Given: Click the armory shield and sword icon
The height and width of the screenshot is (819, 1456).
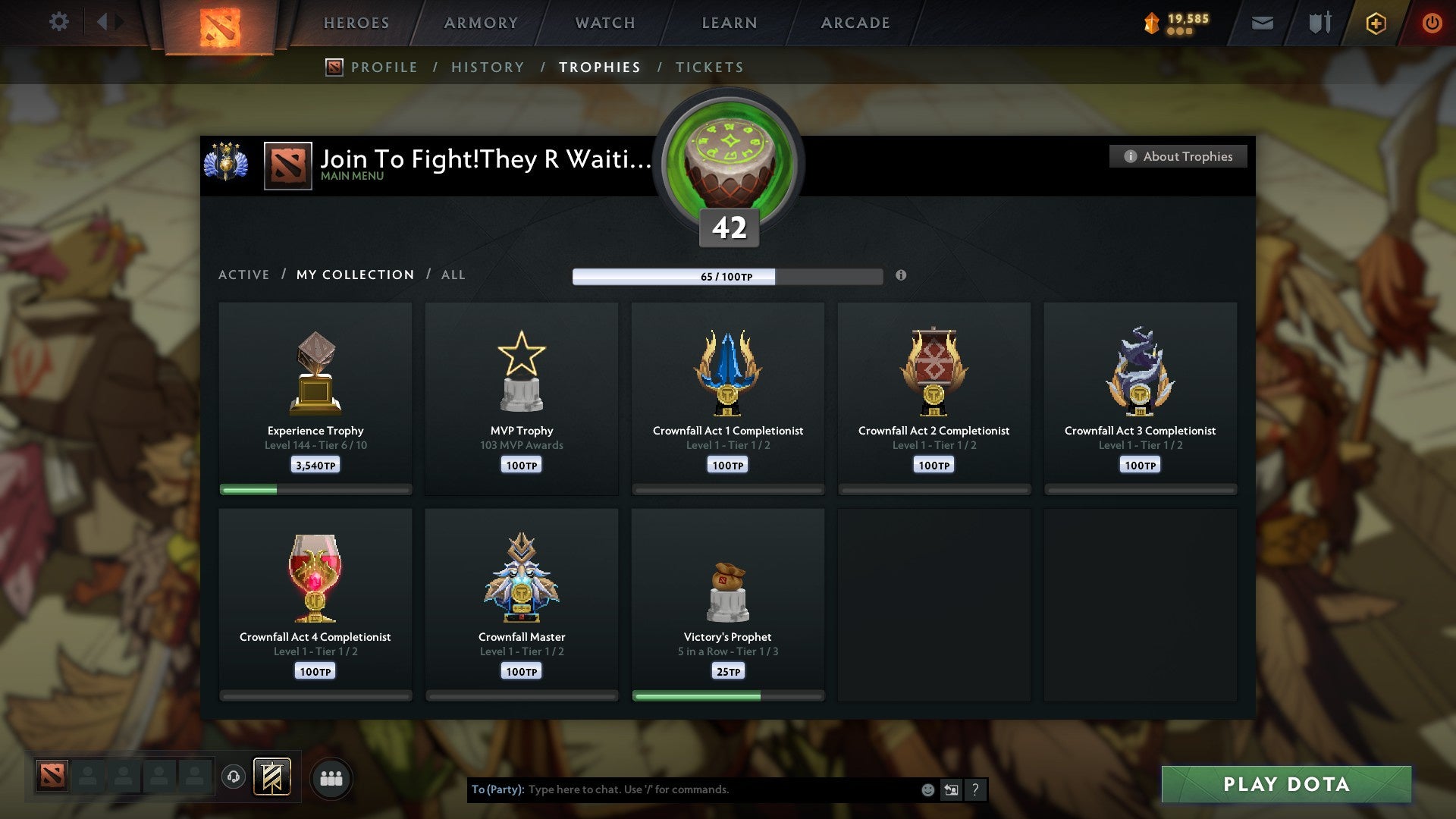Looking at the screenshot, I should [x=1318, y=23].
